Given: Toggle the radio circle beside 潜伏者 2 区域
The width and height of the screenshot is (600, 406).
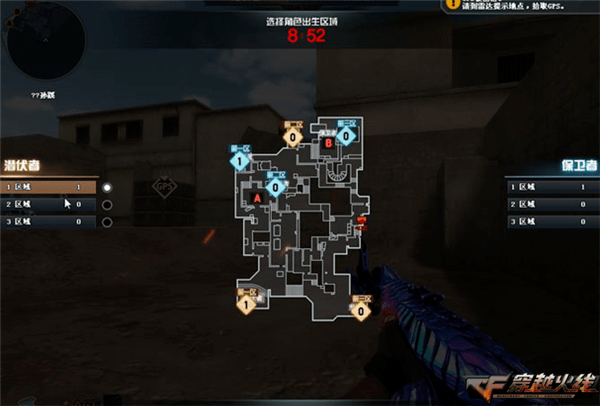Looking at the screenshot, I should [x=108, y=204].
